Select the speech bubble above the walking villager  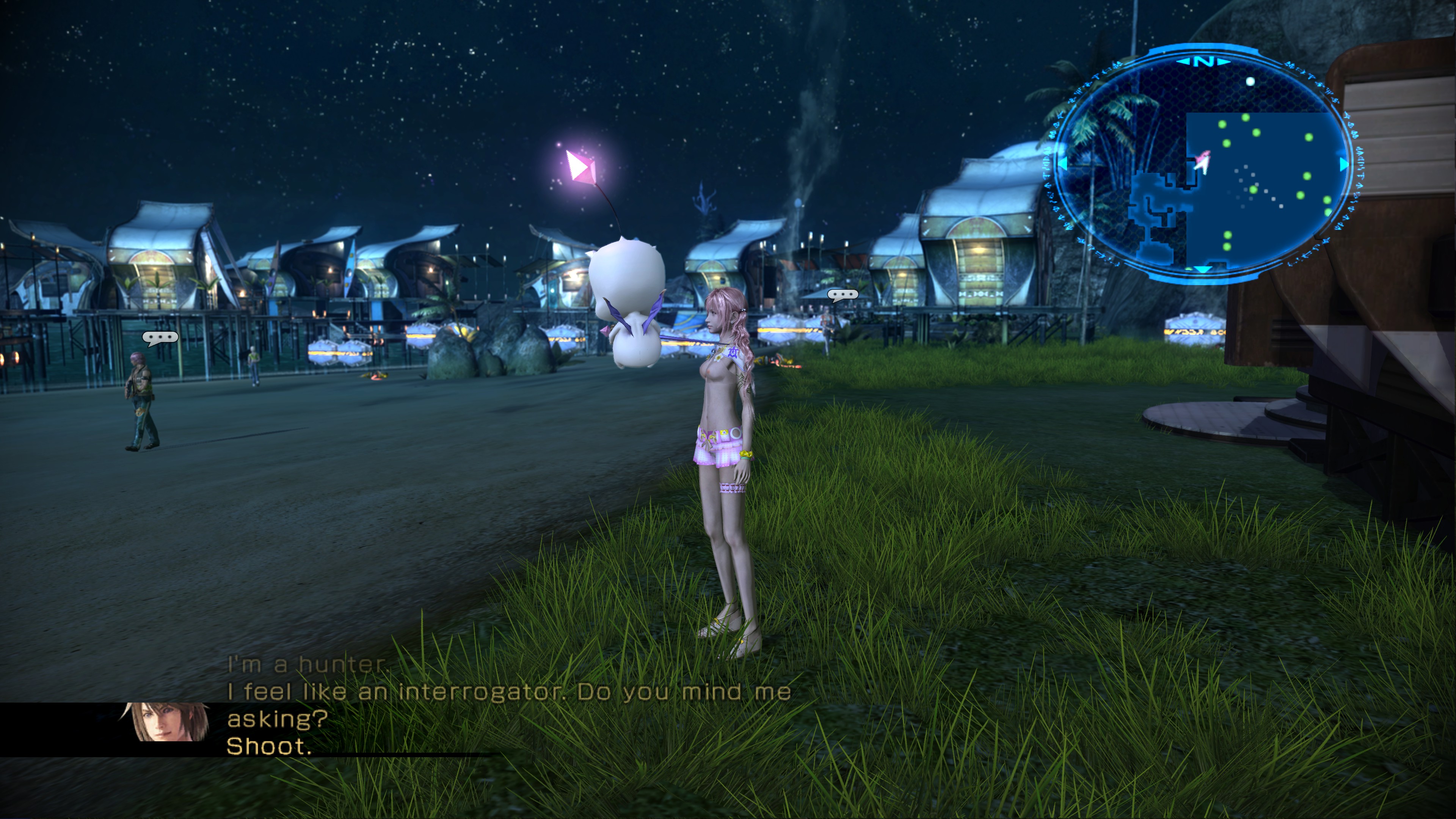[x=160, y=337]
